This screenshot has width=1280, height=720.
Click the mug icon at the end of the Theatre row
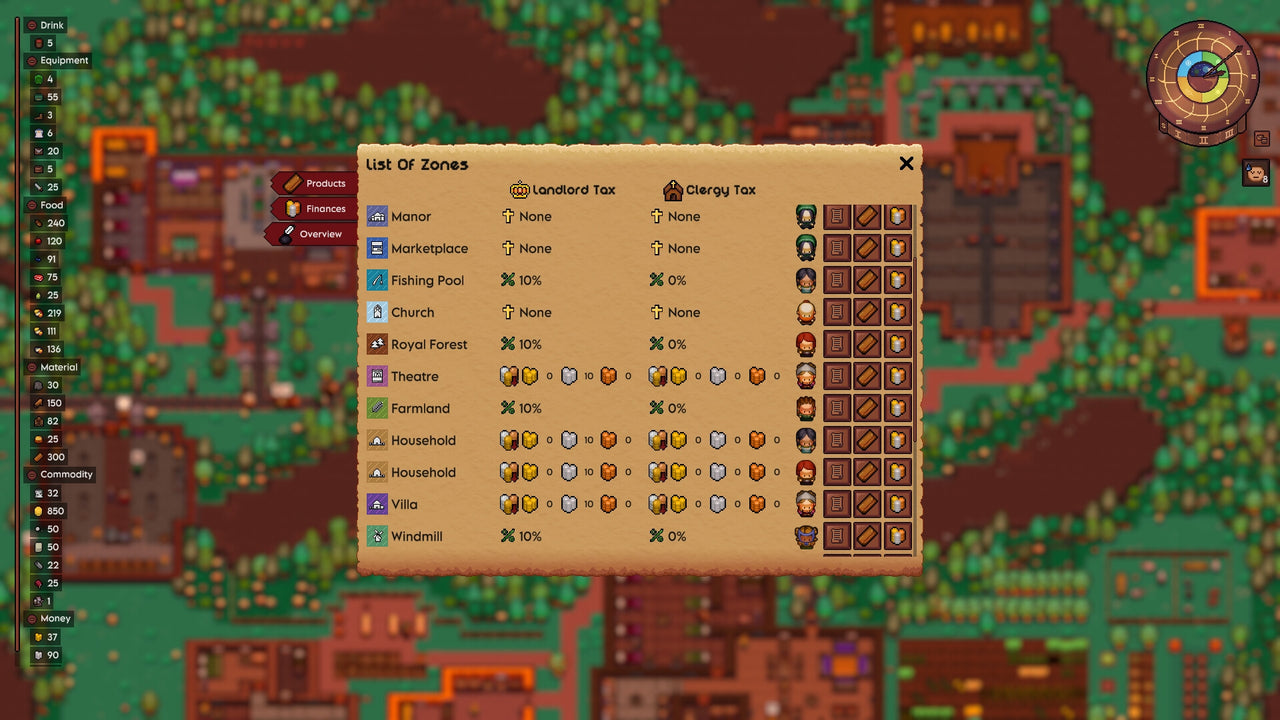point(899,376)
